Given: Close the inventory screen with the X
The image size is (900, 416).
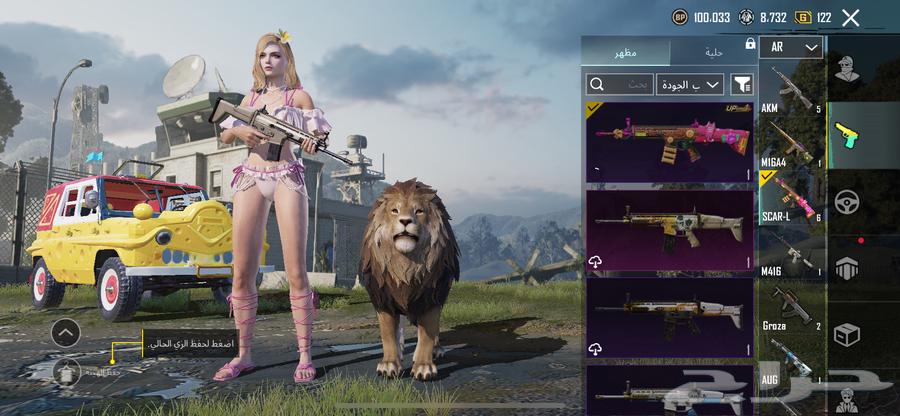Looking at the screenshot, I should pyautogui.click(x=850, y=17).
